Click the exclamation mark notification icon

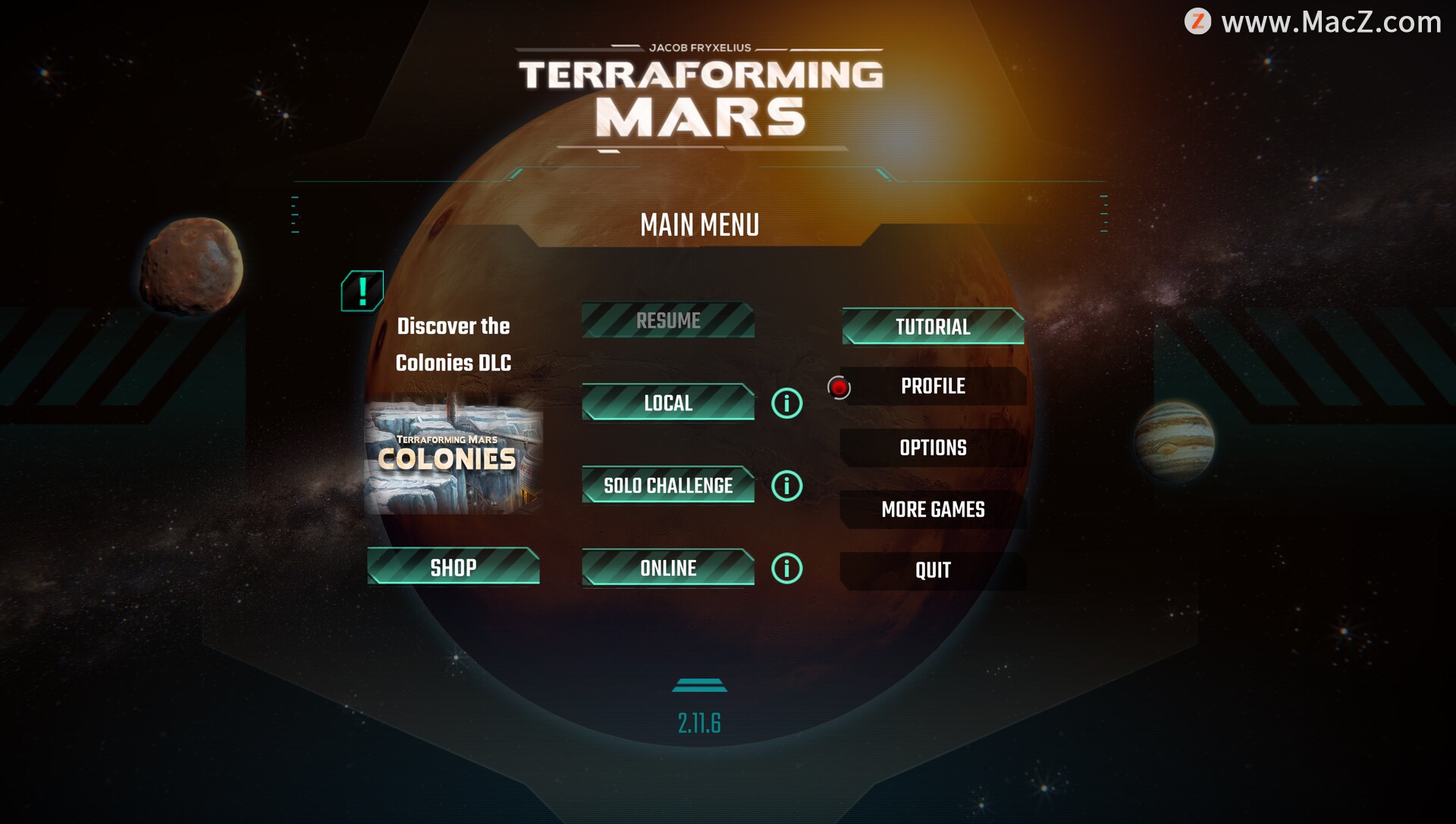[362, 291]
